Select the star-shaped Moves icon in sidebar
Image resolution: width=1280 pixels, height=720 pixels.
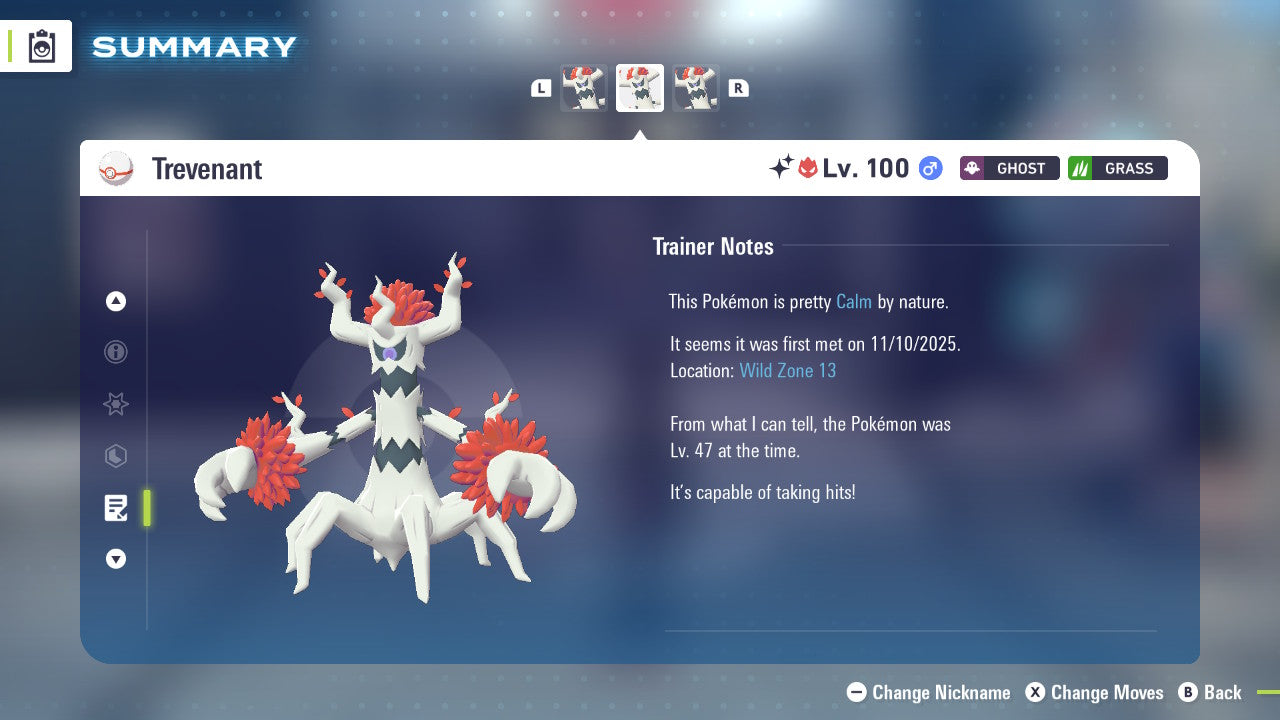coord(116,404)
